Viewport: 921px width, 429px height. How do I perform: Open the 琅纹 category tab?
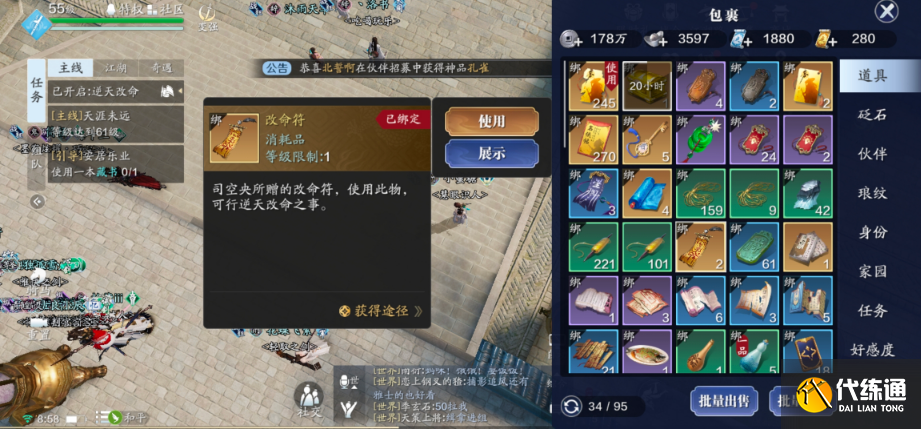[x=871, y=193]
